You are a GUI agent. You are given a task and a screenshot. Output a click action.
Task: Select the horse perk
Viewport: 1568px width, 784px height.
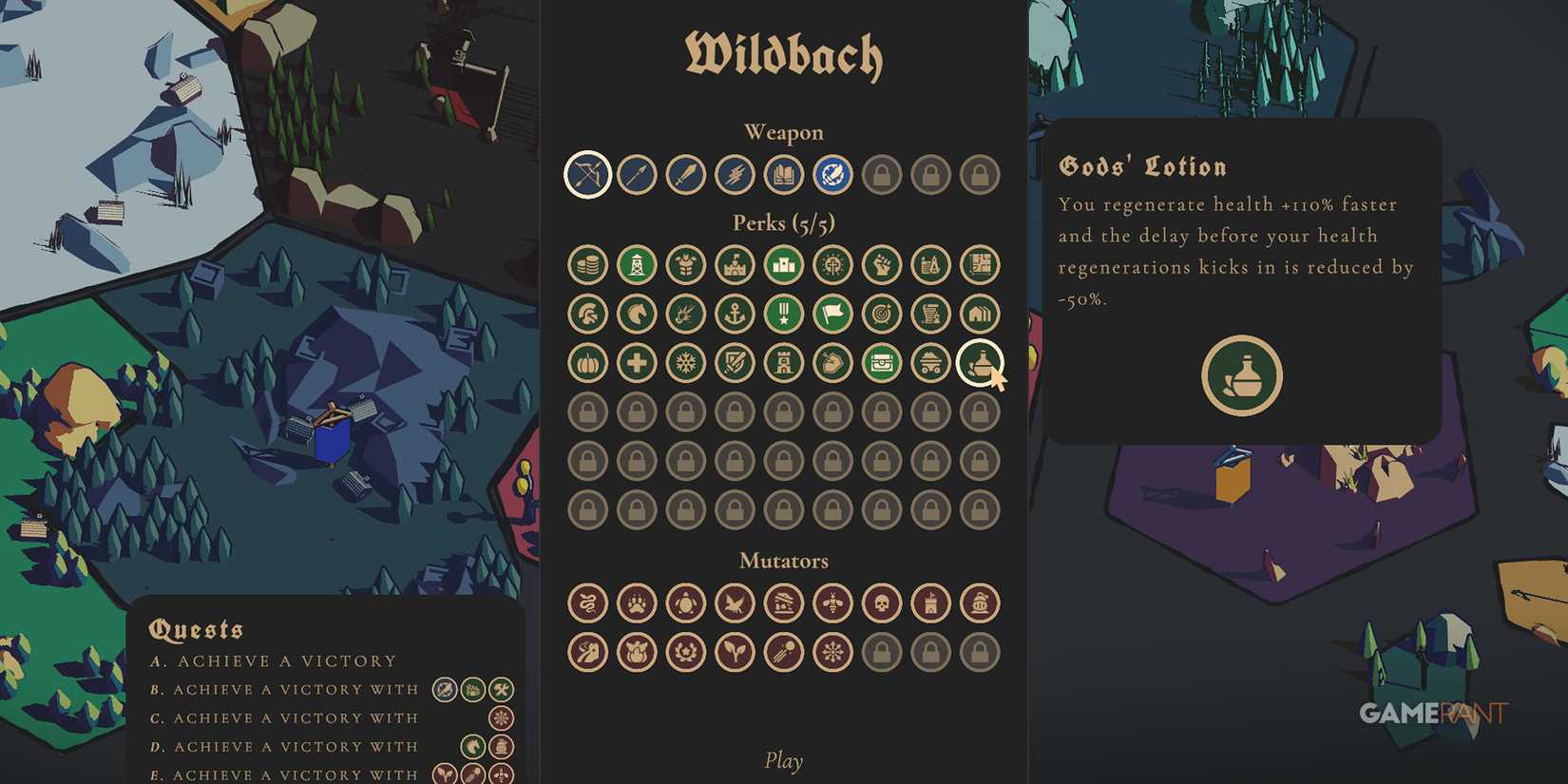coord(636,313)
